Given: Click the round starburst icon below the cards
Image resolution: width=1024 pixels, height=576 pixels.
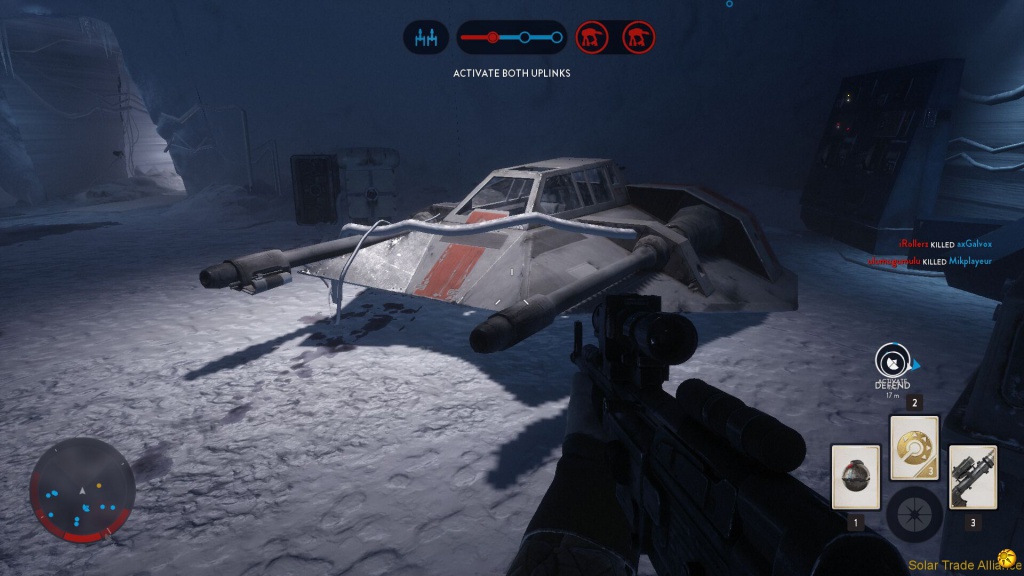Looking at the screenshot, I should point(914,514).
